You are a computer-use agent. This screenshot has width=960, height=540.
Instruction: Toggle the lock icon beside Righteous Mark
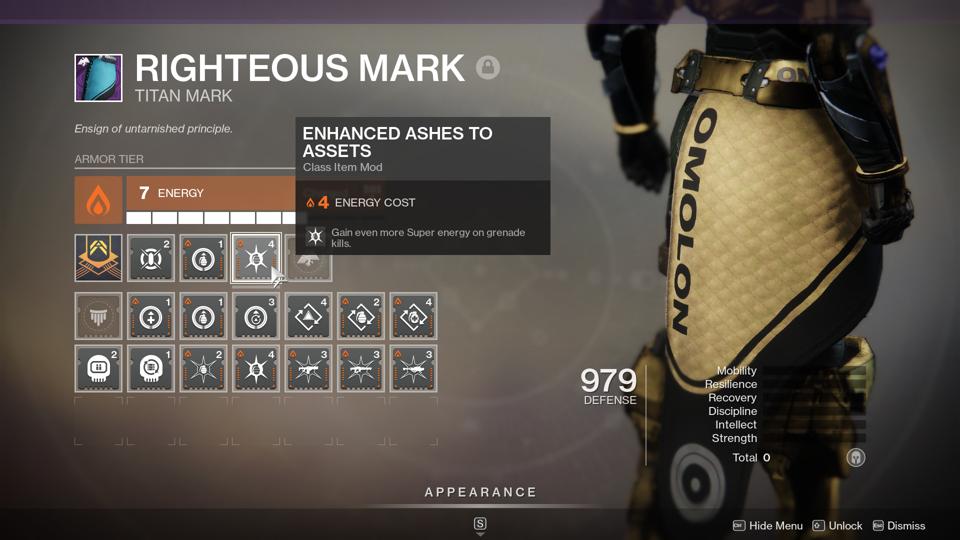pyautogui.click(x=488, y=67)
